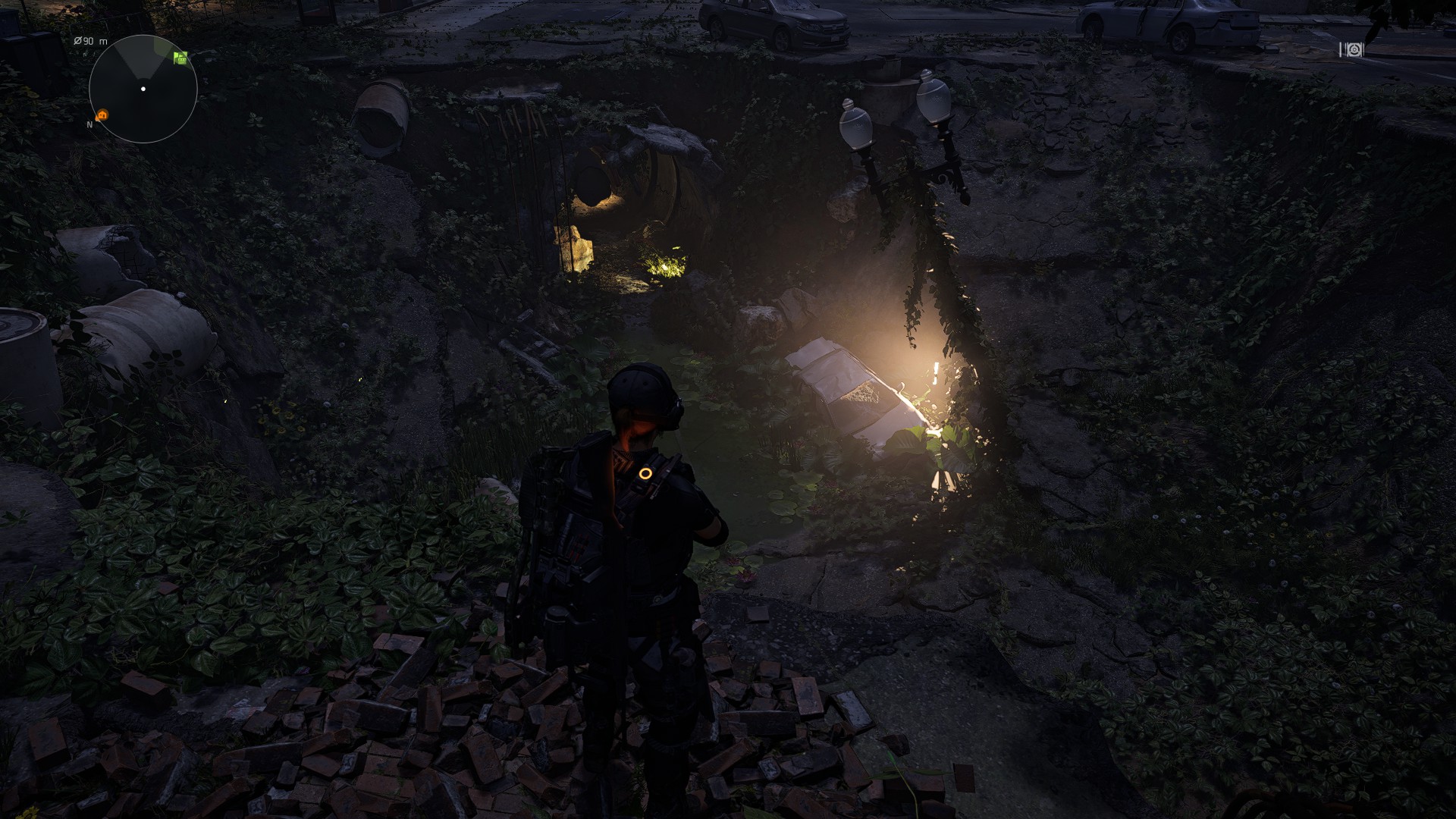Click the lighter scan cone inside the minimap

click(x=139, y=59)
